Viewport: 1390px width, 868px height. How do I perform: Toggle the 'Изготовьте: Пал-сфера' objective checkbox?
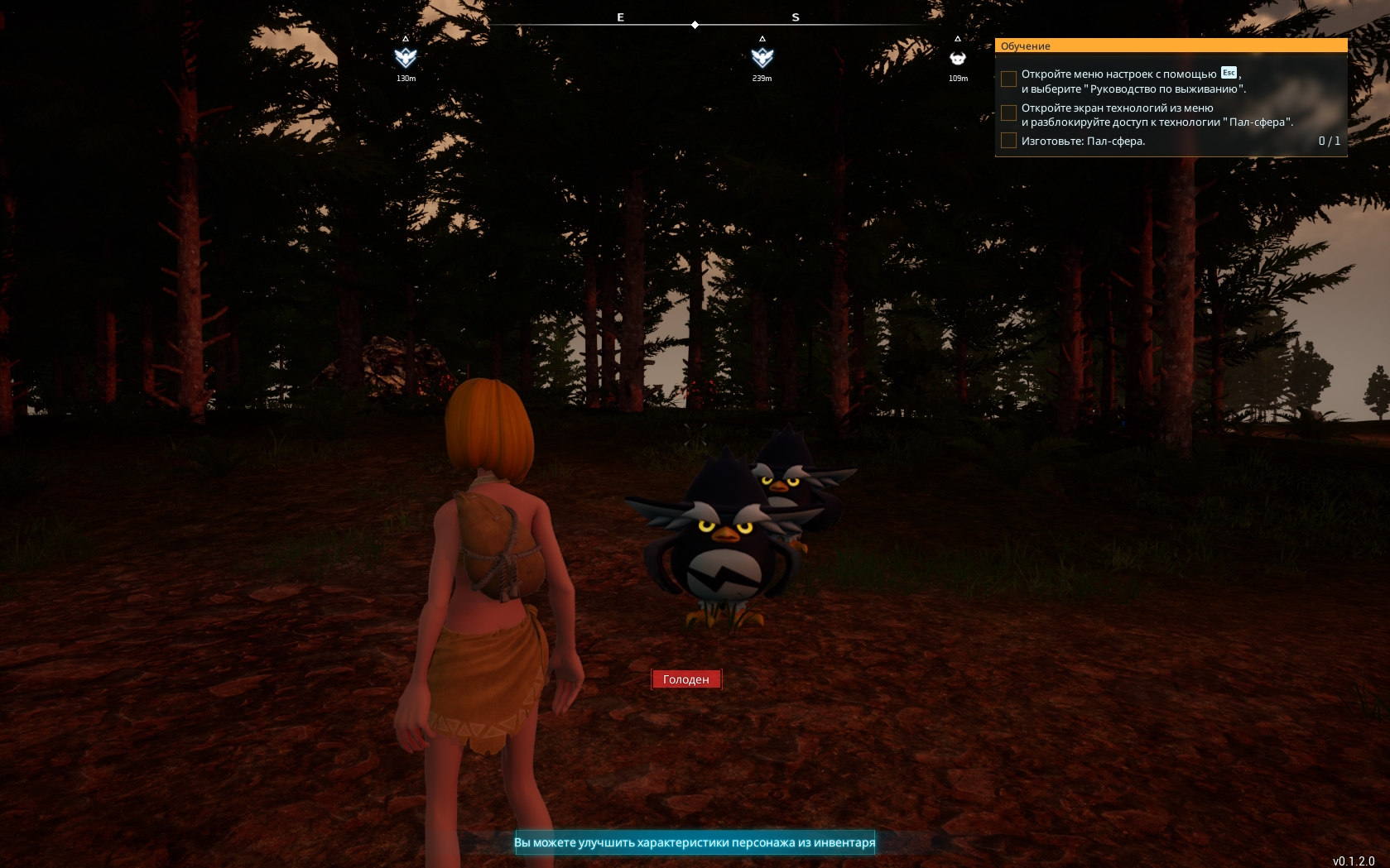1008,141
